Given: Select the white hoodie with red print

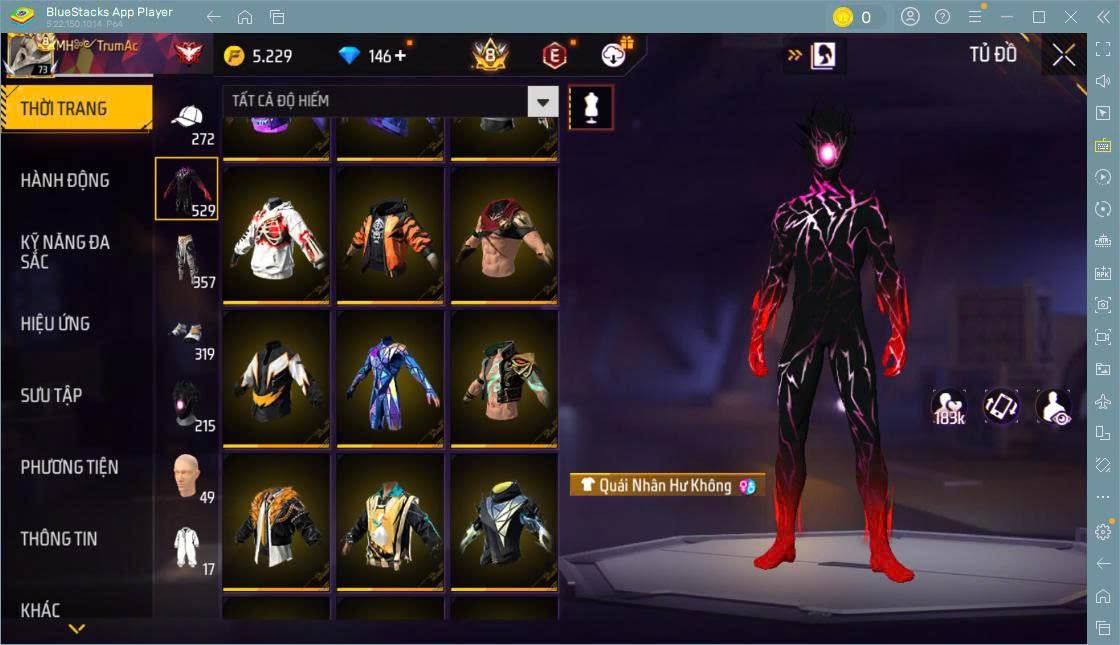Looking at the screenshot, I should pos(276,236).
